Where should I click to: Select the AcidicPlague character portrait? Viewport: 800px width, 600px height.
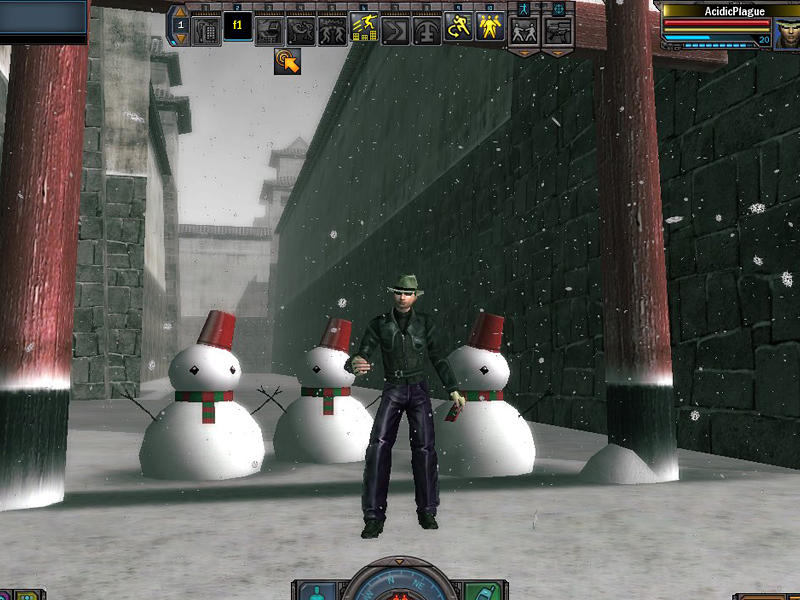(786, 33)
